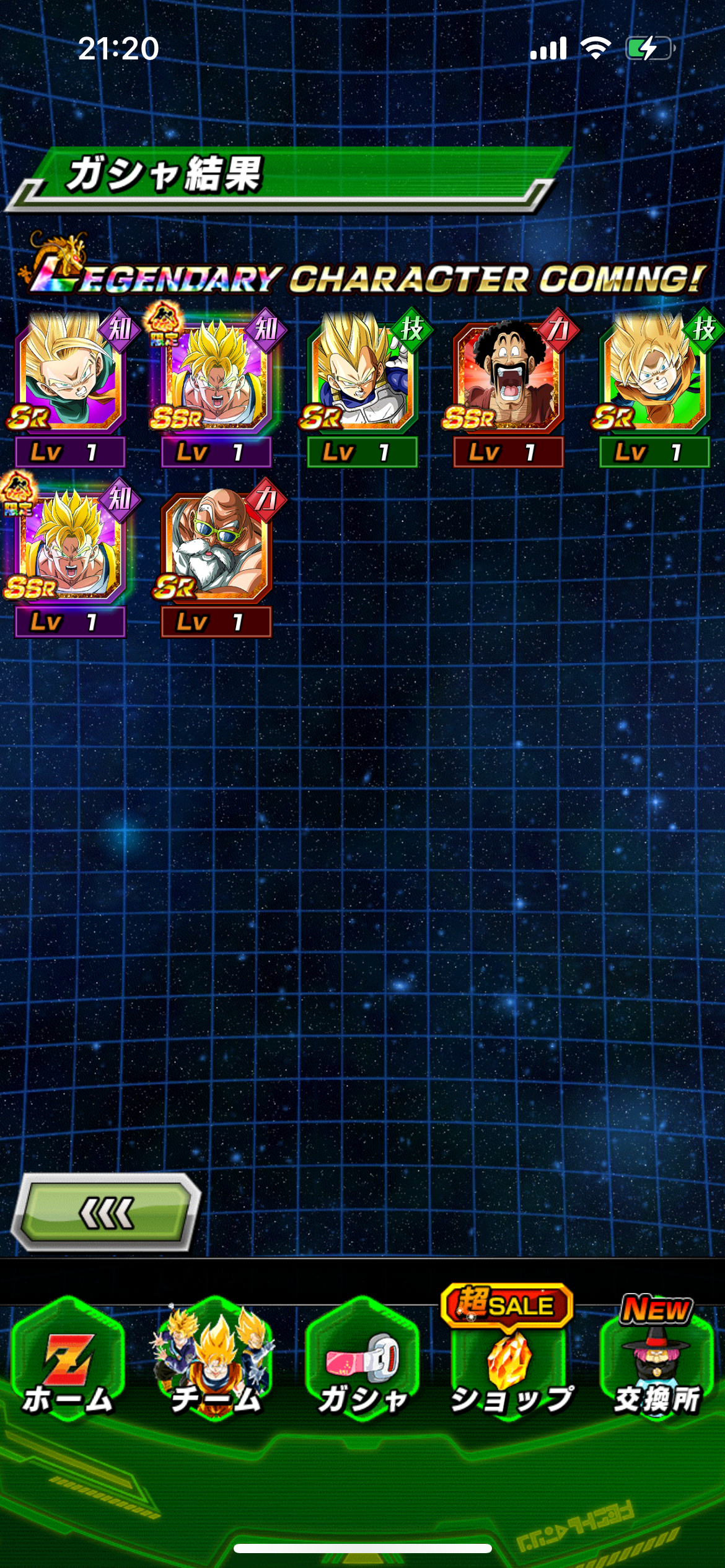Go to the Gacha (ガシャ) menu
The height and width of the screenshot is (1568, 725).
click(x=362, y=1362)
